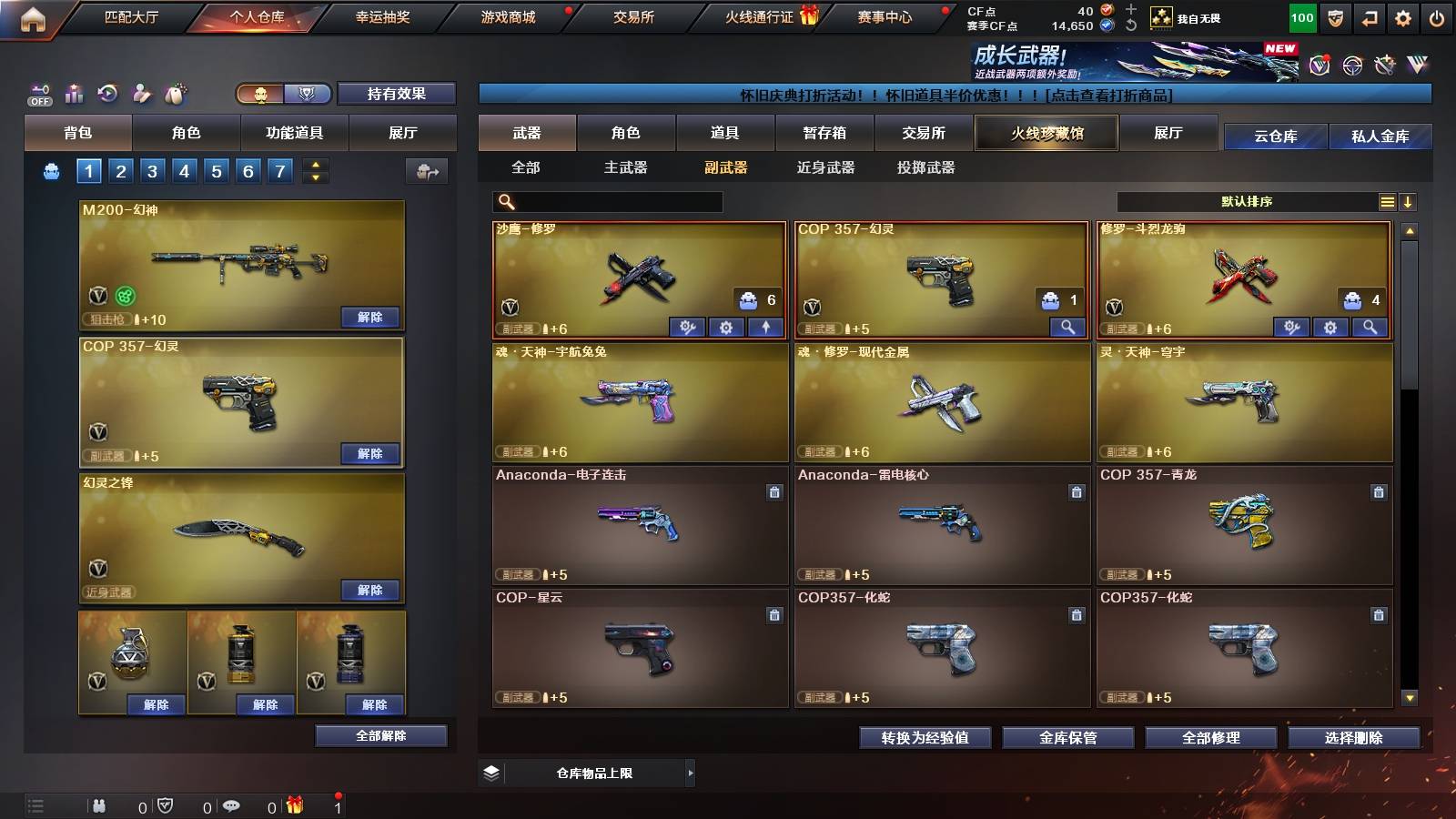Click the egg pet icon above the backpack panel
This screenshot has height=819, width=1456.
click(176, 92)
